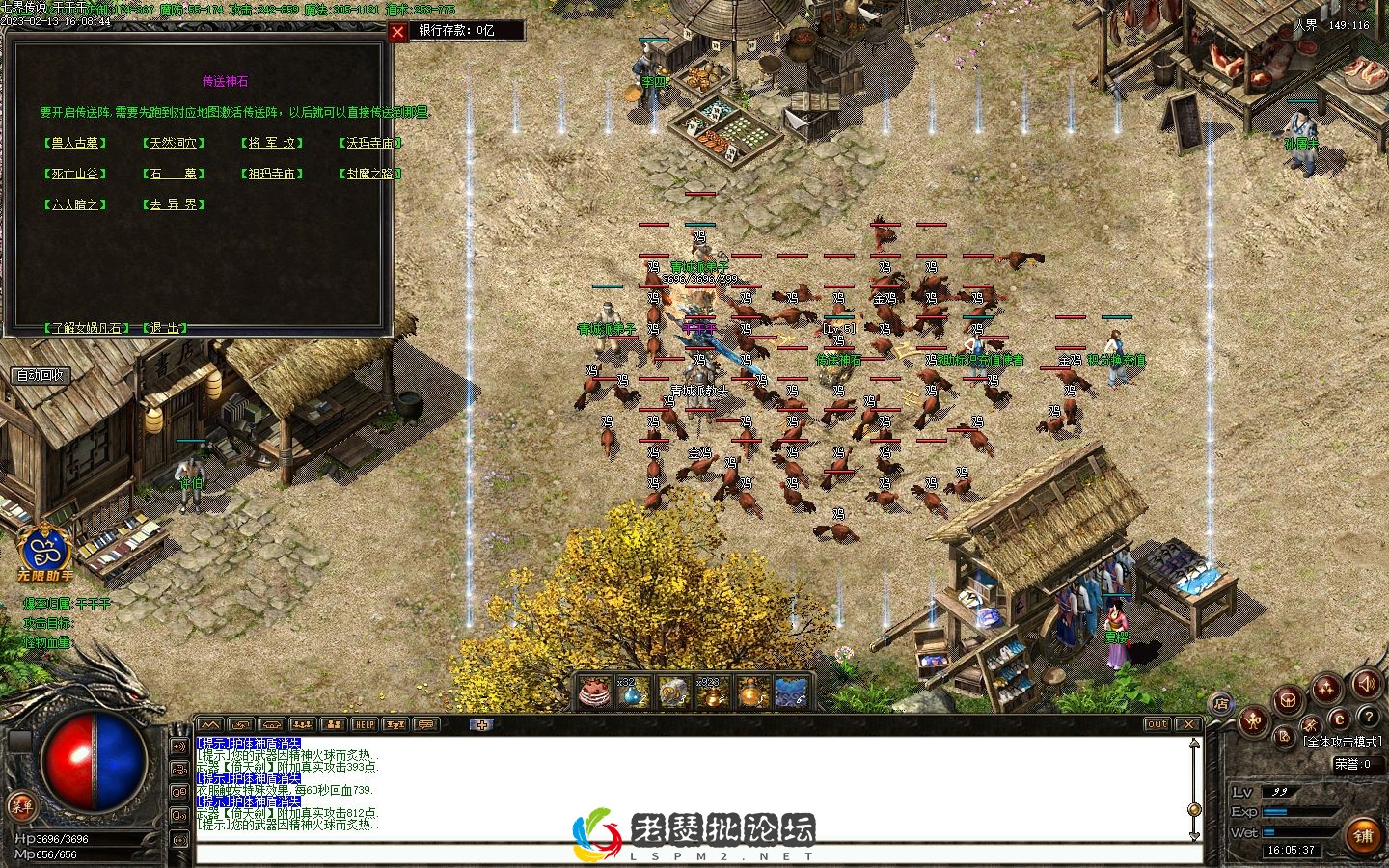Viewport: 1389px width, 868px height.
Task: Click the speech-bubble chat icon in the toolbar
Action: tap(426, 724)
